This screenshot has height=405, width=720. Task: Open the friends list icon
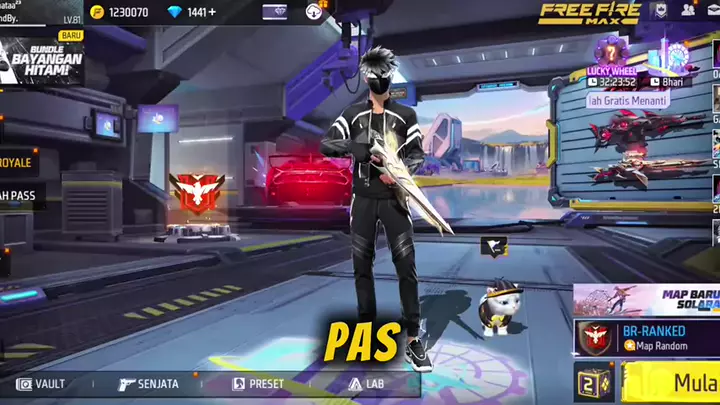click(x=688, y=10)
